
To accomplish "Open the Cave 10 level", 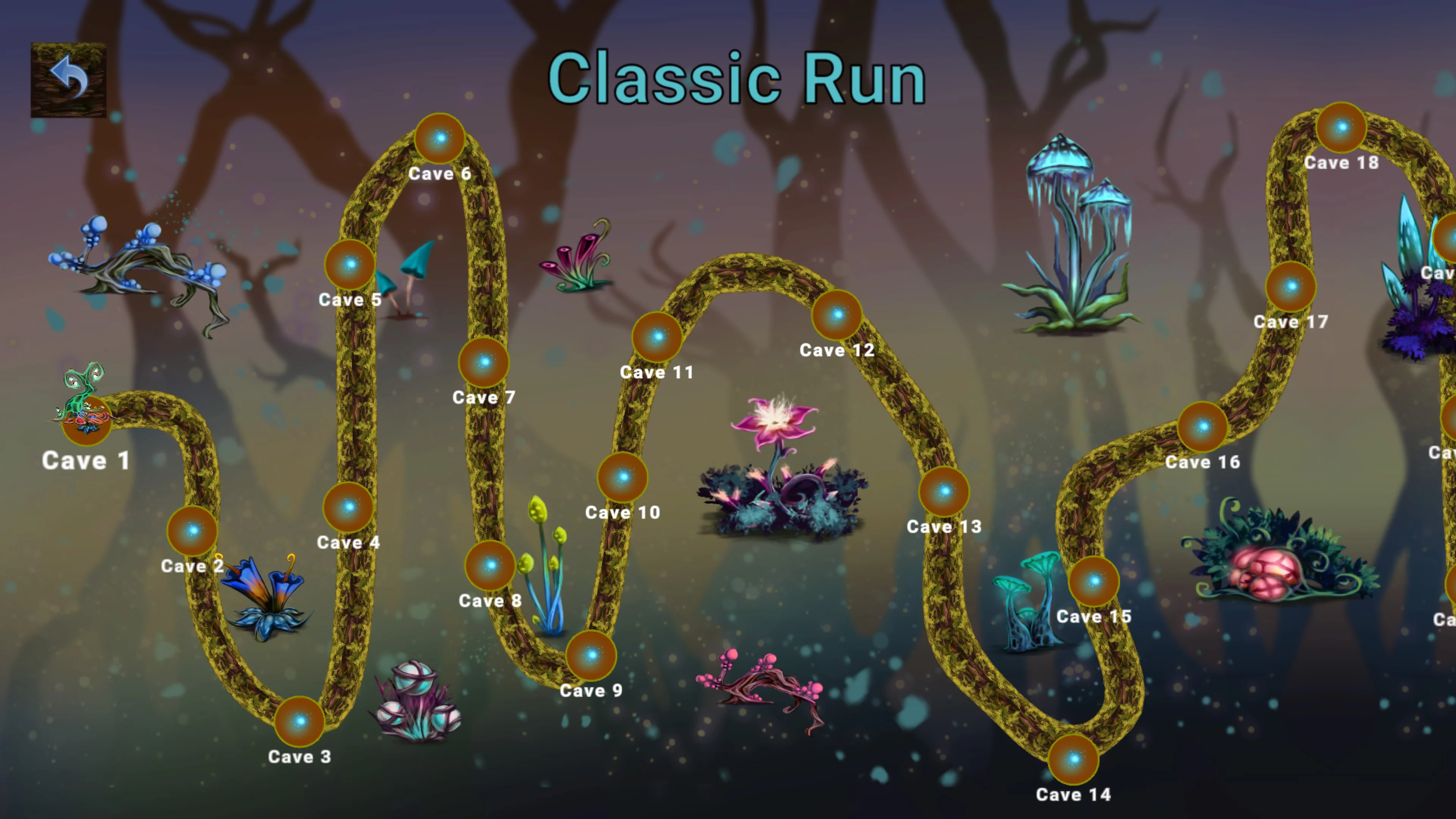I will click(623, 478).
